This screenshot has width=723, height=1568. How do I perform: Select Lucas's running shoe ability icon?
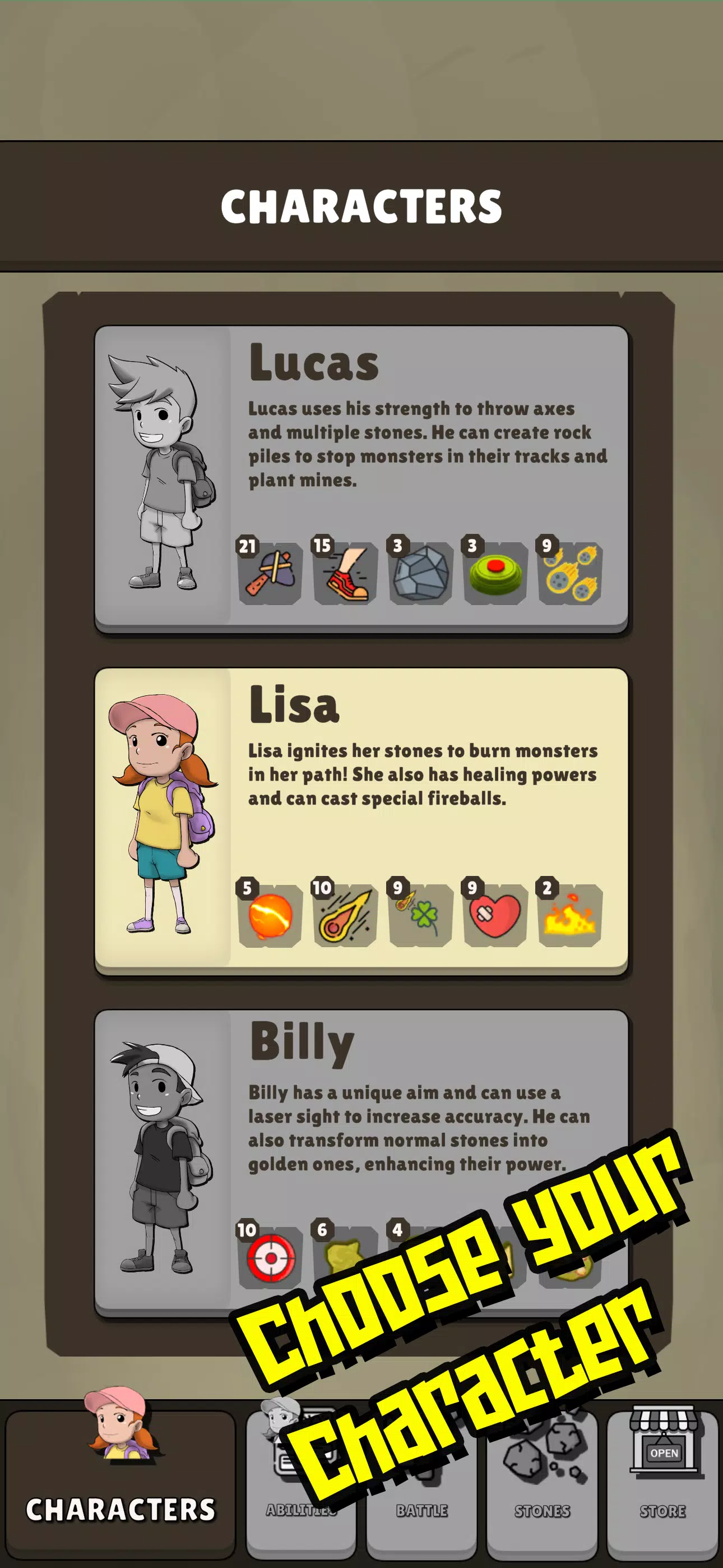point(345,573)
